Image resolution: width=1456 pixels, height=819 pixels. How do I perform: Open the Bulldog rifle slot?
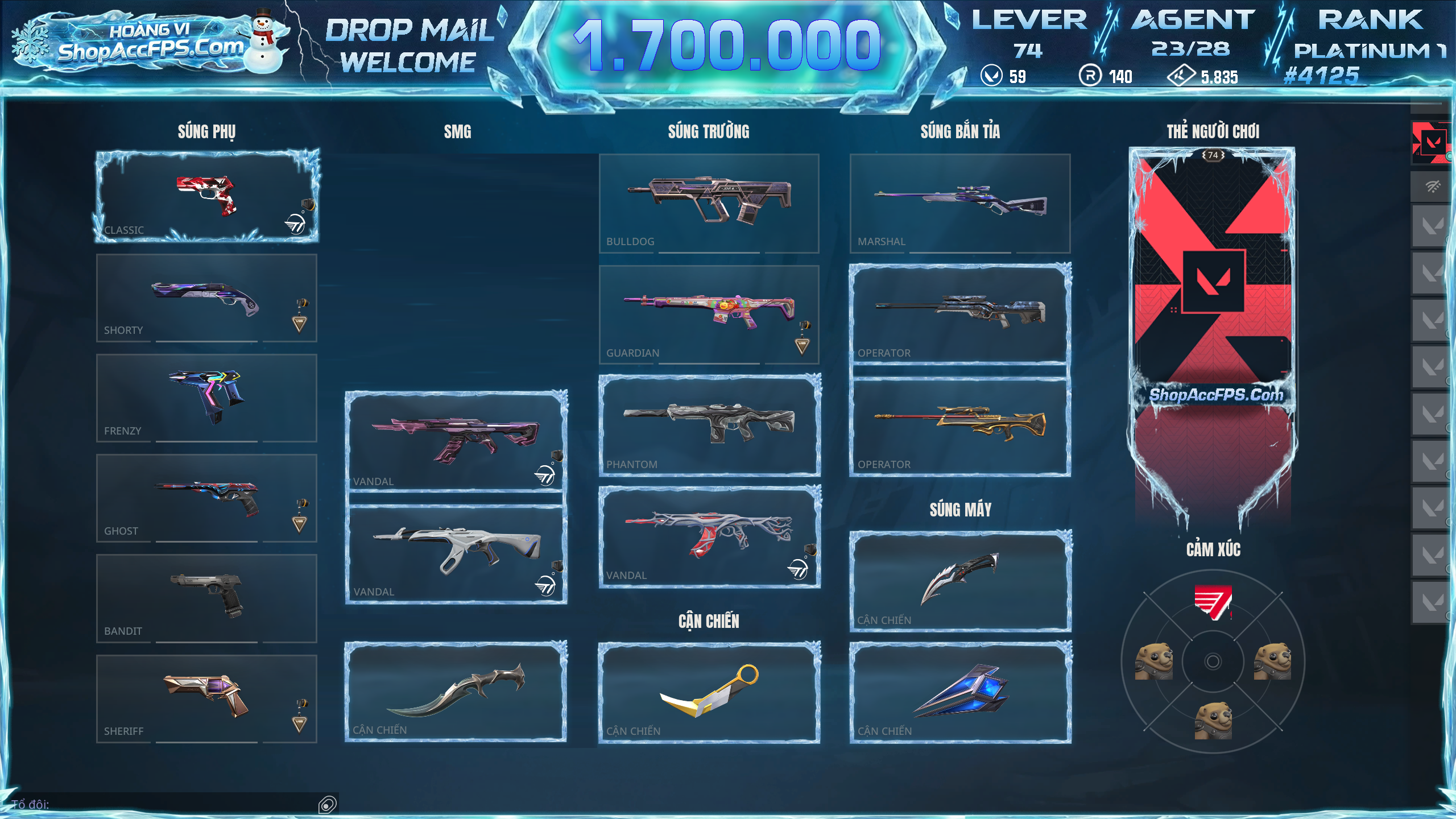(709, 203)
